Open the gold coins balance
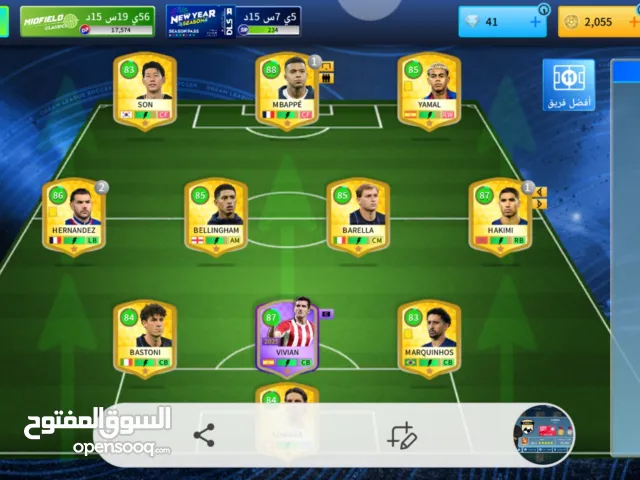 (596, 21)
